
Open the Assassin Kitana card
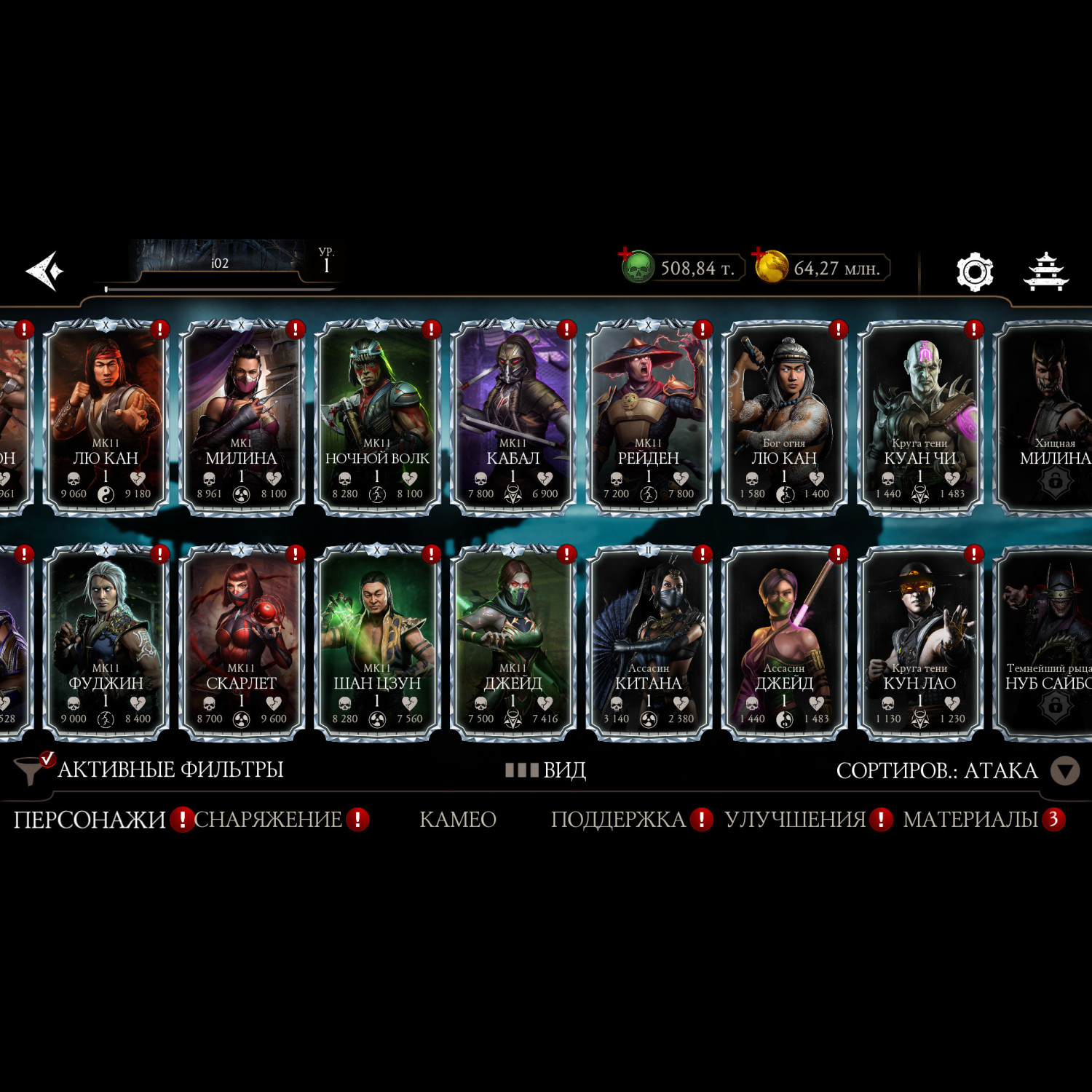pos(648,644)
